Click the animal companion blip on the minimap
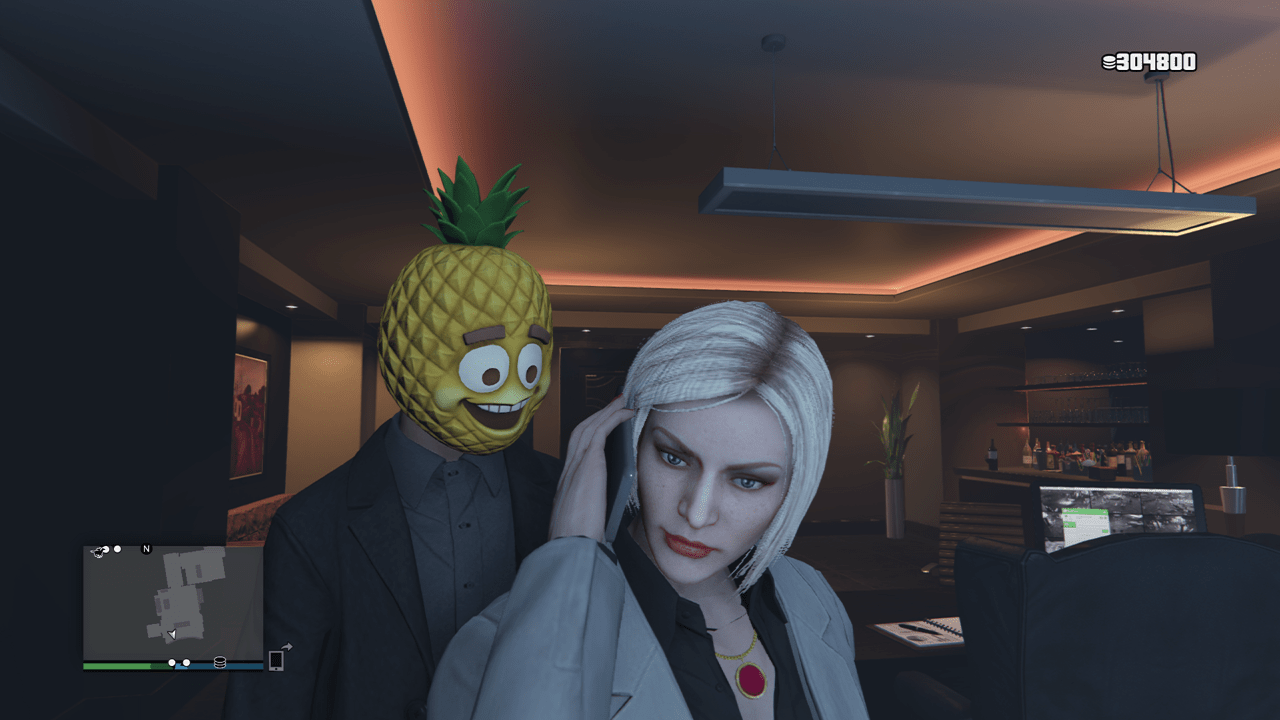1280x720 pixels. coord(98,551)
